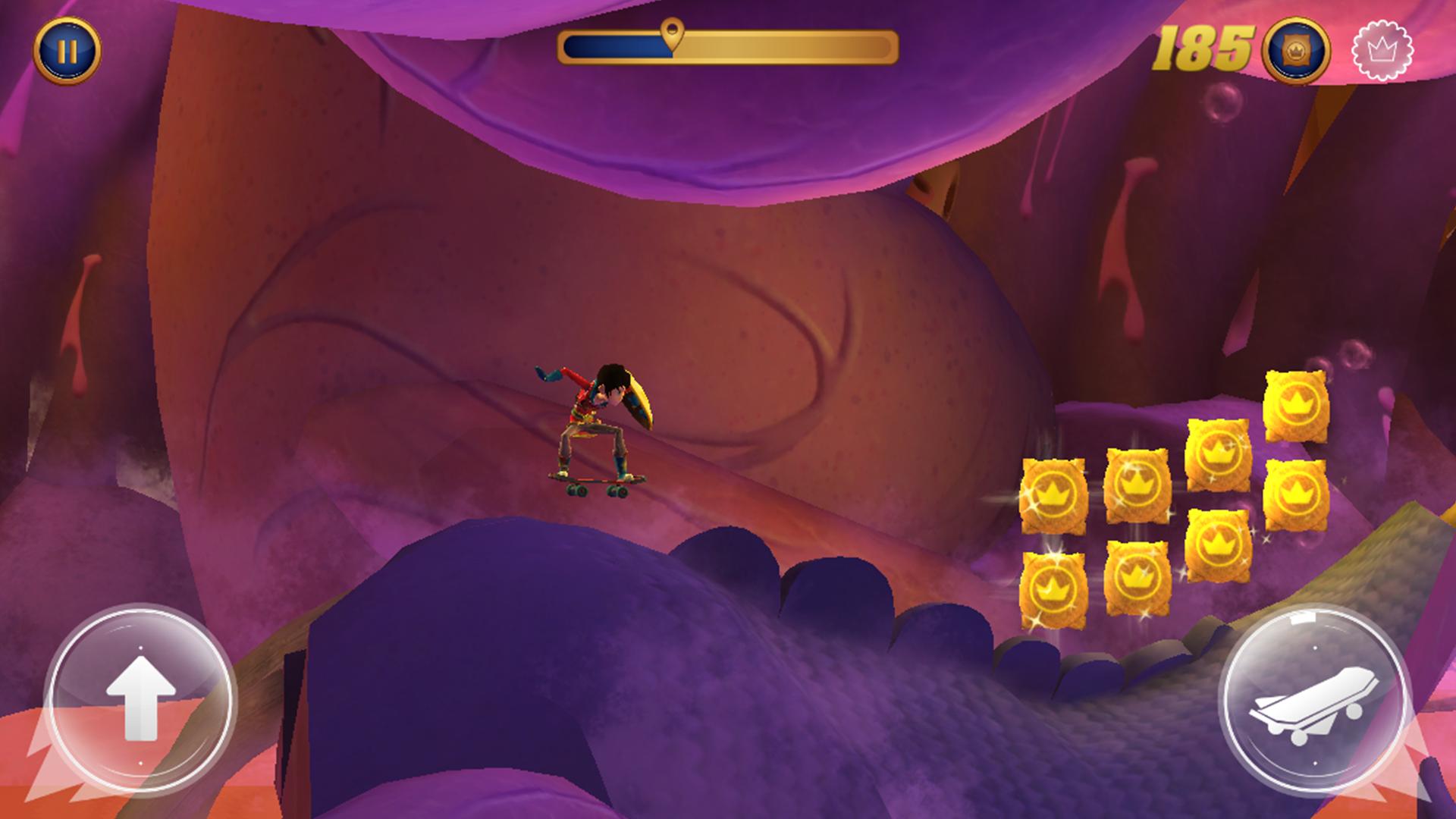The height and width of the screenshot is (819, 1456).
Task: Select the gold crown coin counter icon
Action: 1295,51
